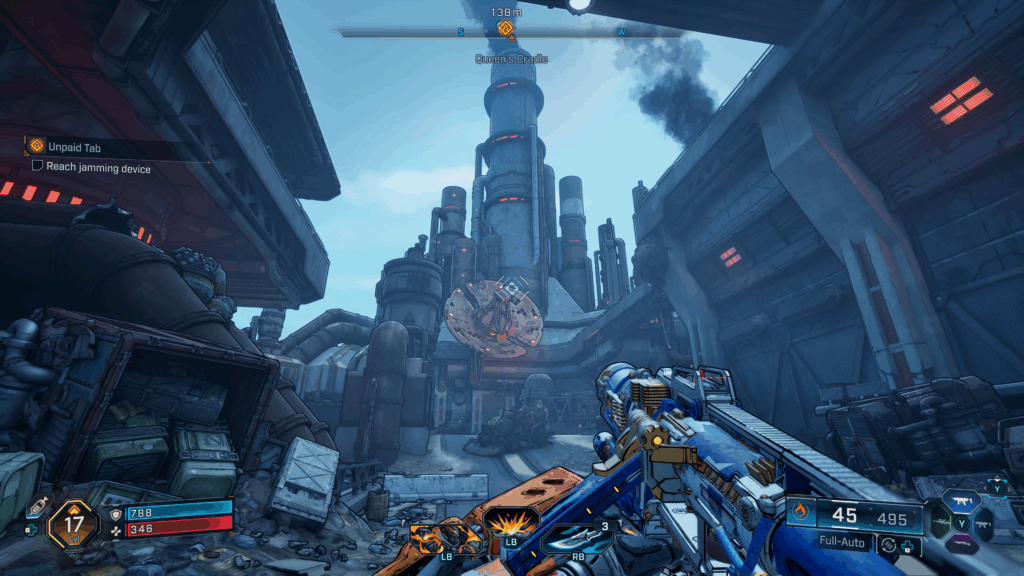This screenshot has height=576, width=1024.
Task: Tick the Reach jamming device objective checkbox
Action: pyautogui.click(x=38, y=169)
